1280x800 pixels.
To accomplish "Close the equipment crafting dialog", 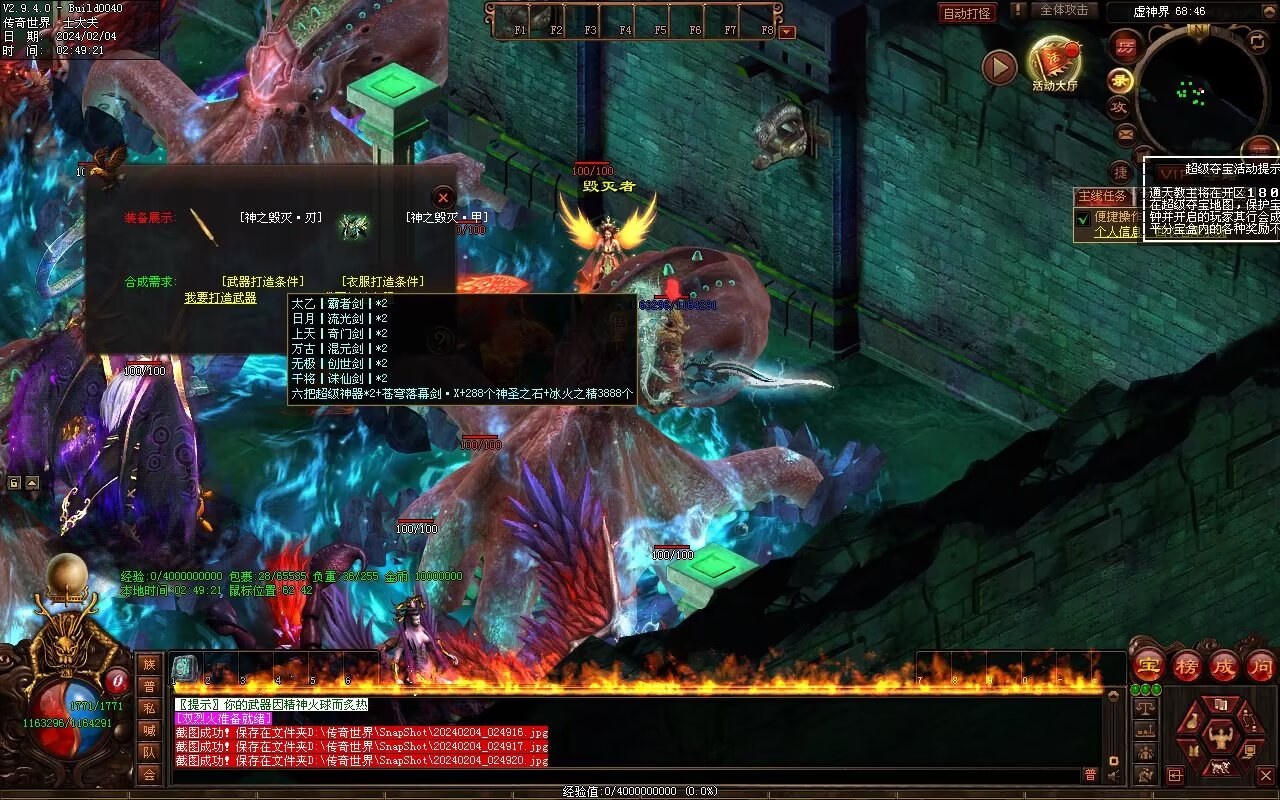I will tap(444, 197).
